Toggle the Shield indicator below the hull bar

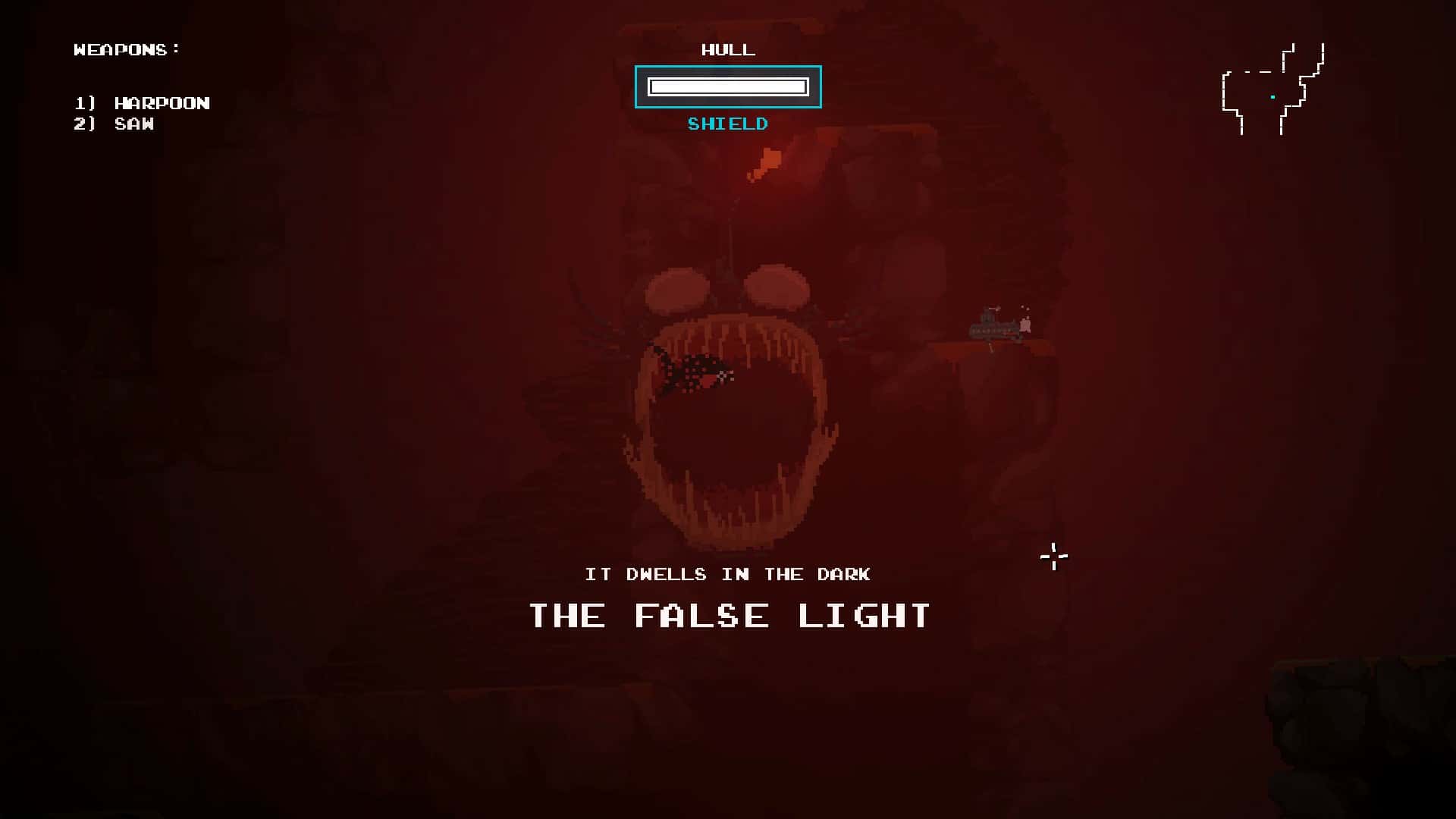727,124
